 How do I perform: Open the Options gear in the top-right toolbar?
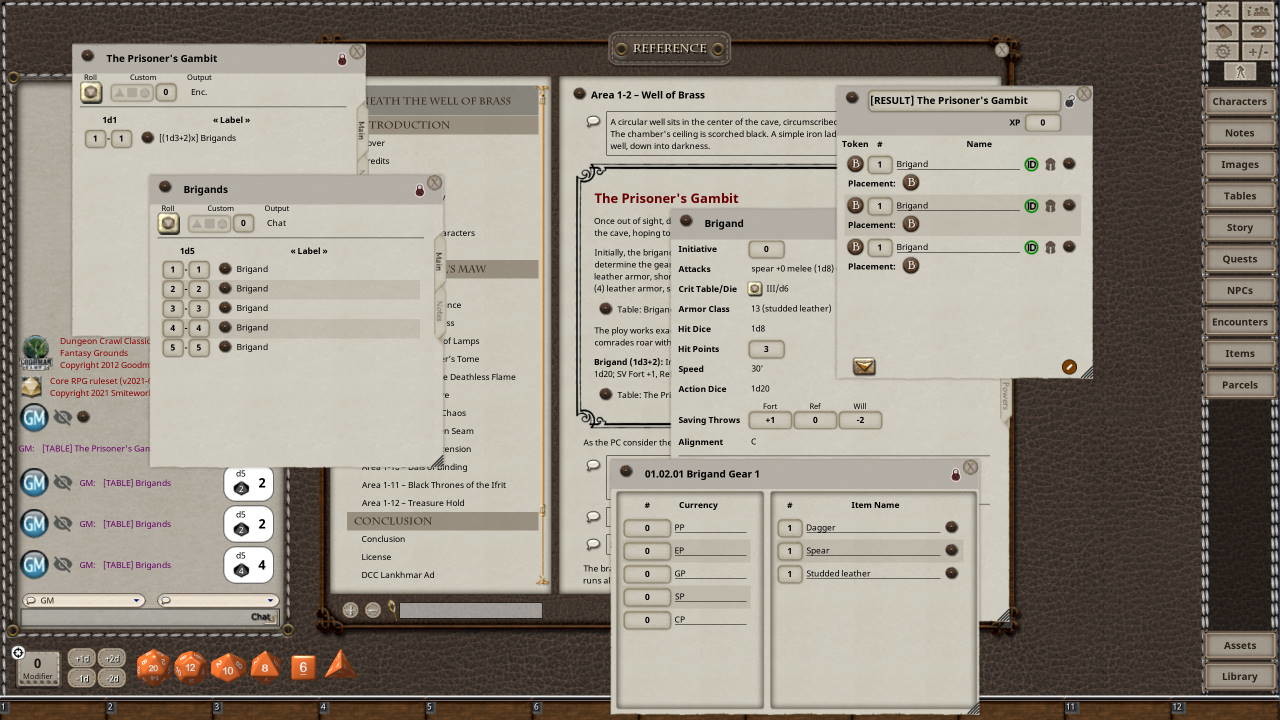(1222, 51)
